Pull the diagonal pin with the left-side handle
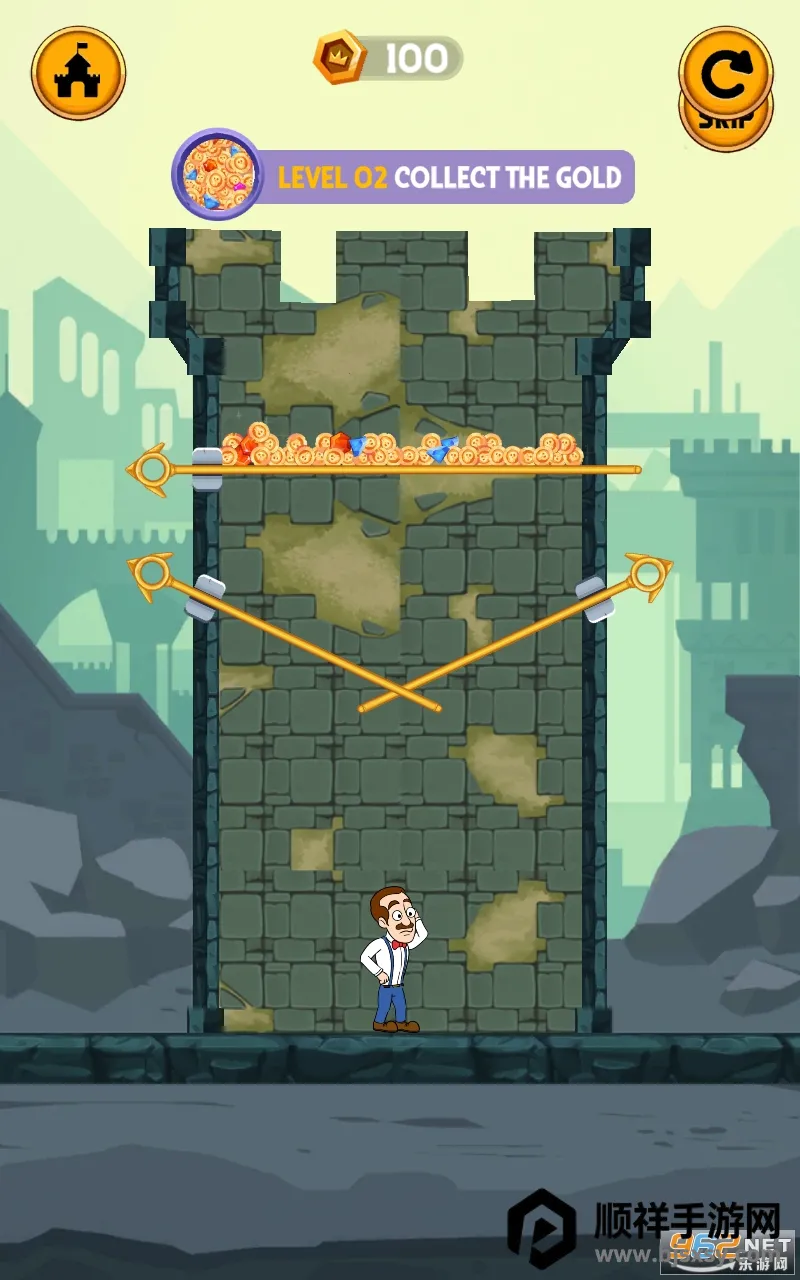Viewport: 800px width, 1280px height. click(153, 573)
